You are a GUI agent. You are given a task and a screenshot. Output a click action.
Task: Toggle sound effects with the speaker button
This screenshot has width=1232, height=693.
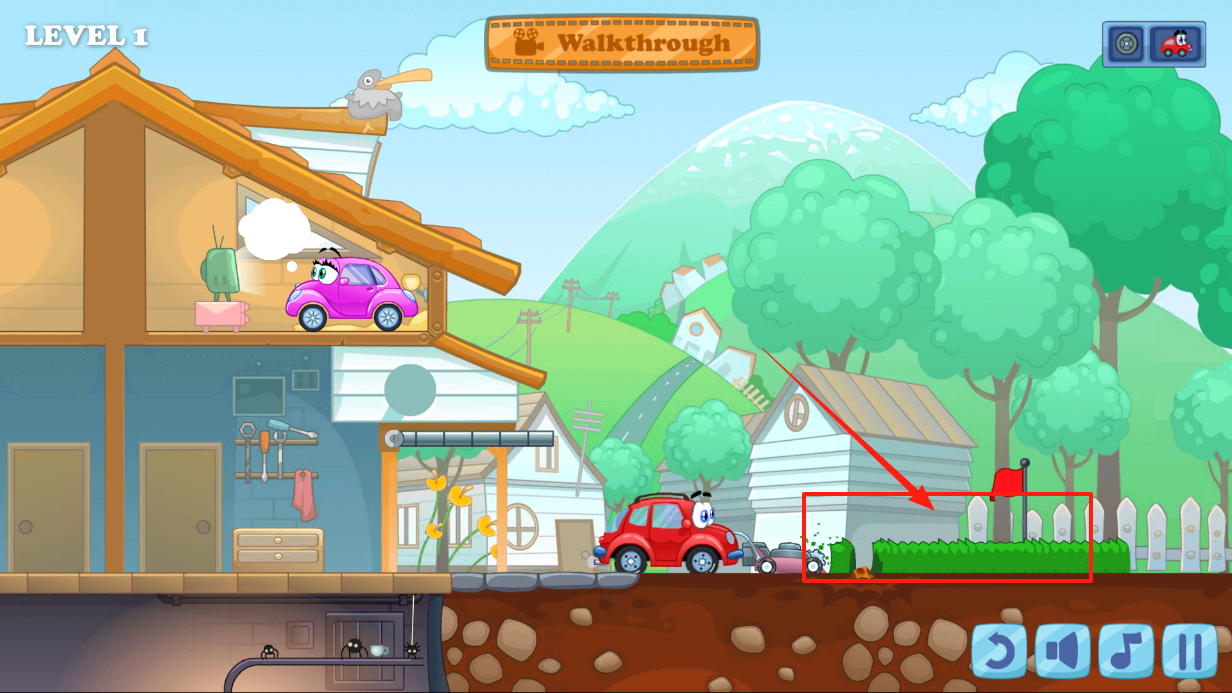[x=1062, y=651]
